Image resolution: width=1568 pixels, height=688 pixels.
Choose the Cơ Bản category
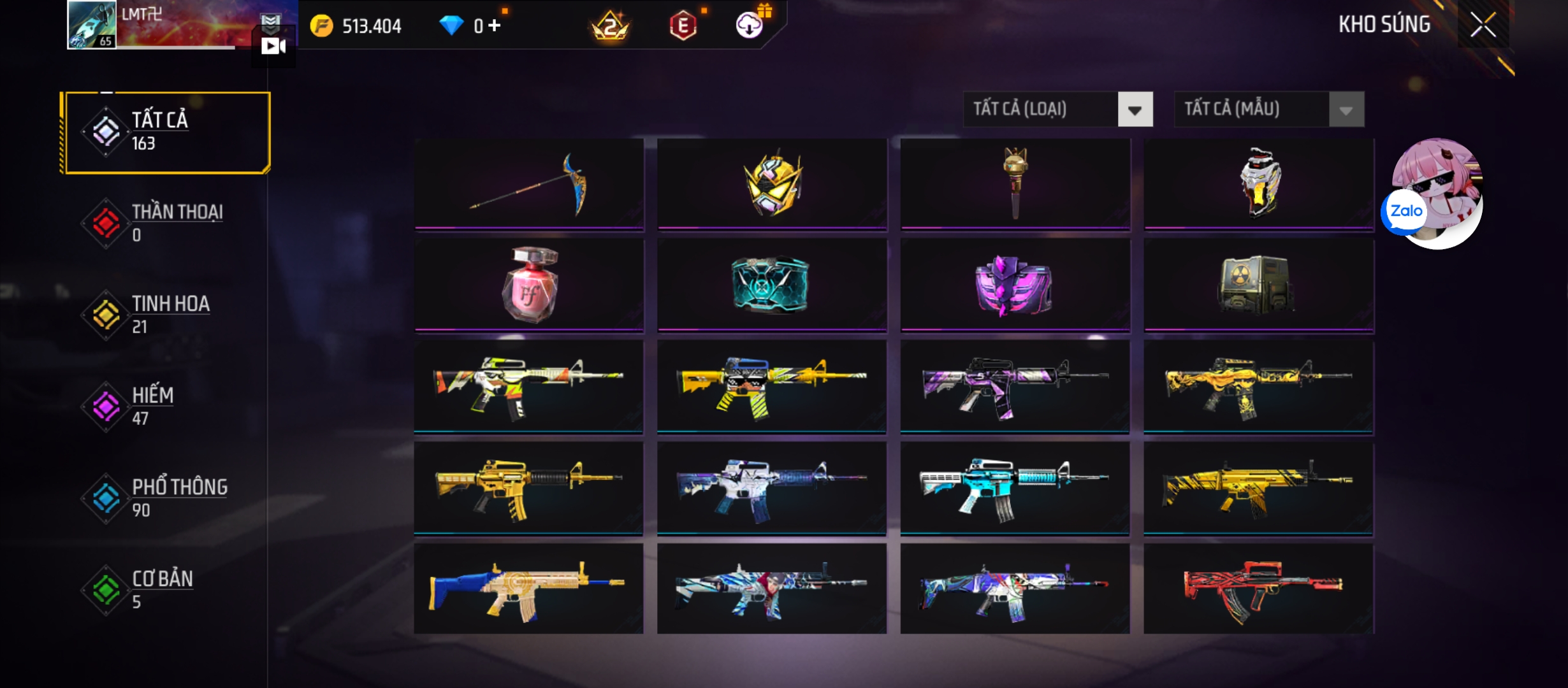tap(167, 590)
